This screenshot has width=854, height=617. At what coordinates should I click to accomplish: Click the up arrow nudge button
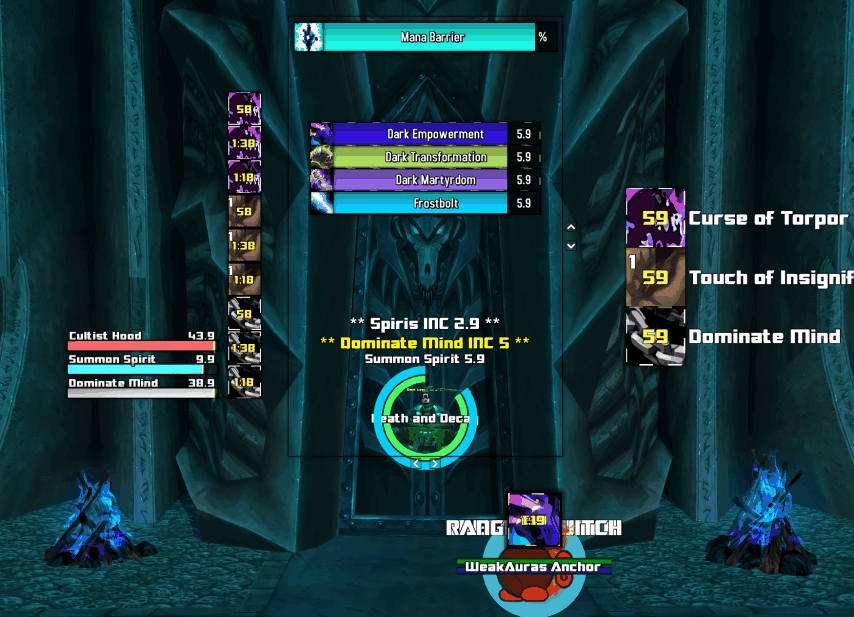571,228
